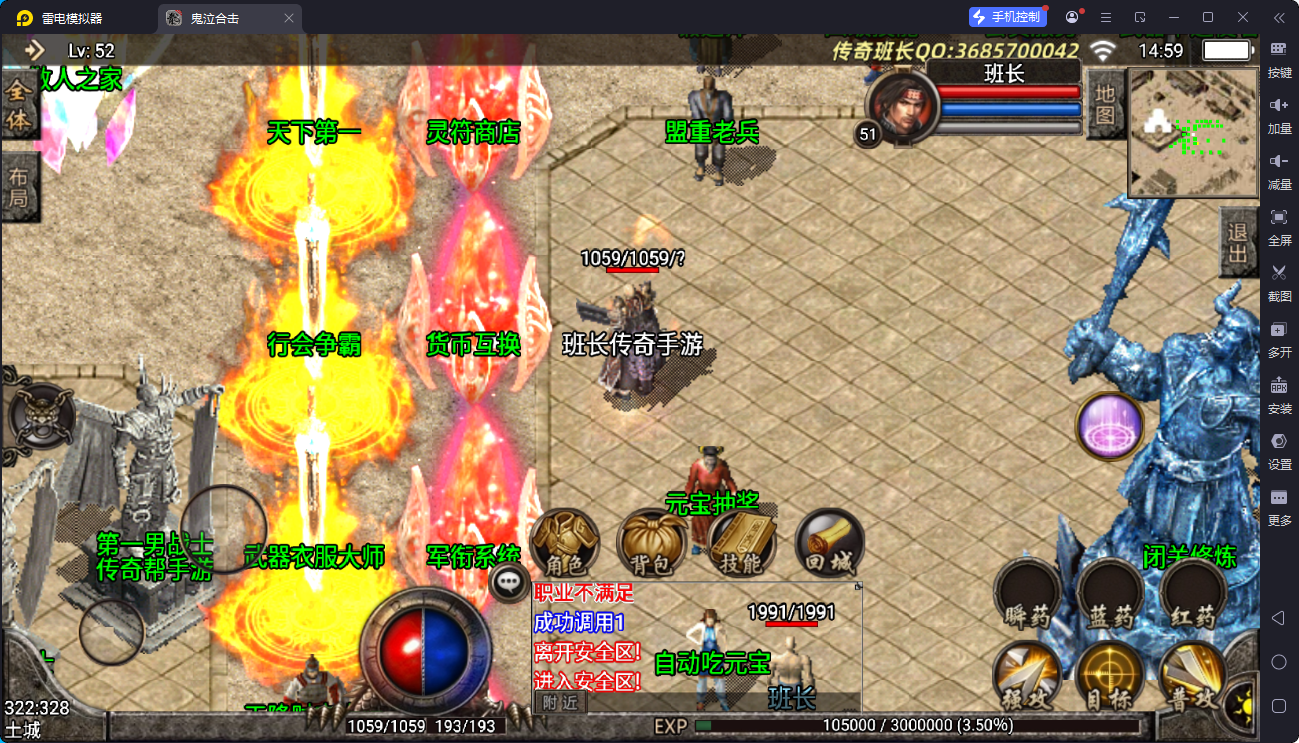Open the emulator 设置 settings button
Image resolution: width=1299 pixels, height=743 pixels.
point(1279,449)
